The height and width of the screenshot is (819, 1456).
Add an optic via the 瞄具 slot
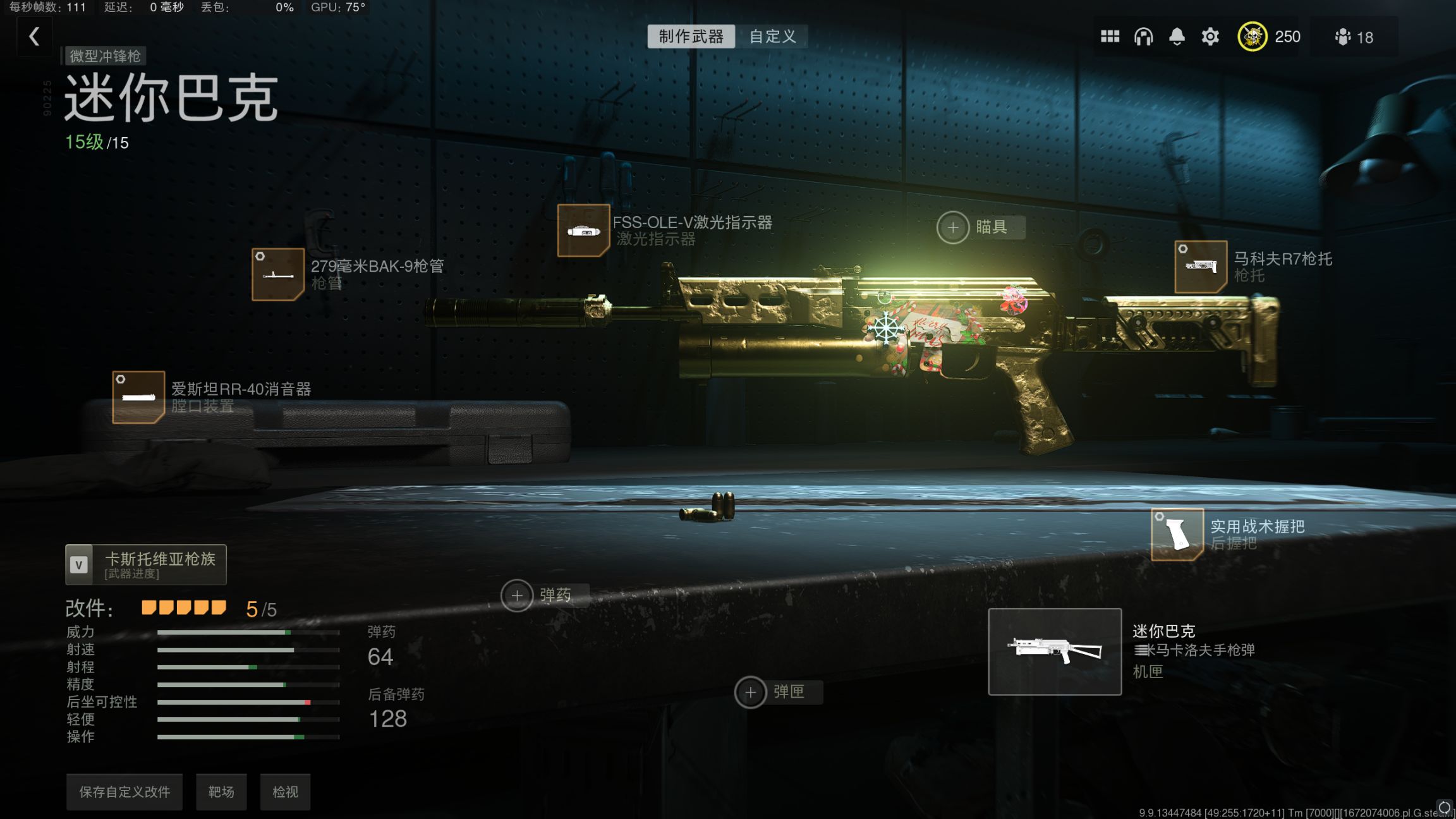[x=953, y=227]
